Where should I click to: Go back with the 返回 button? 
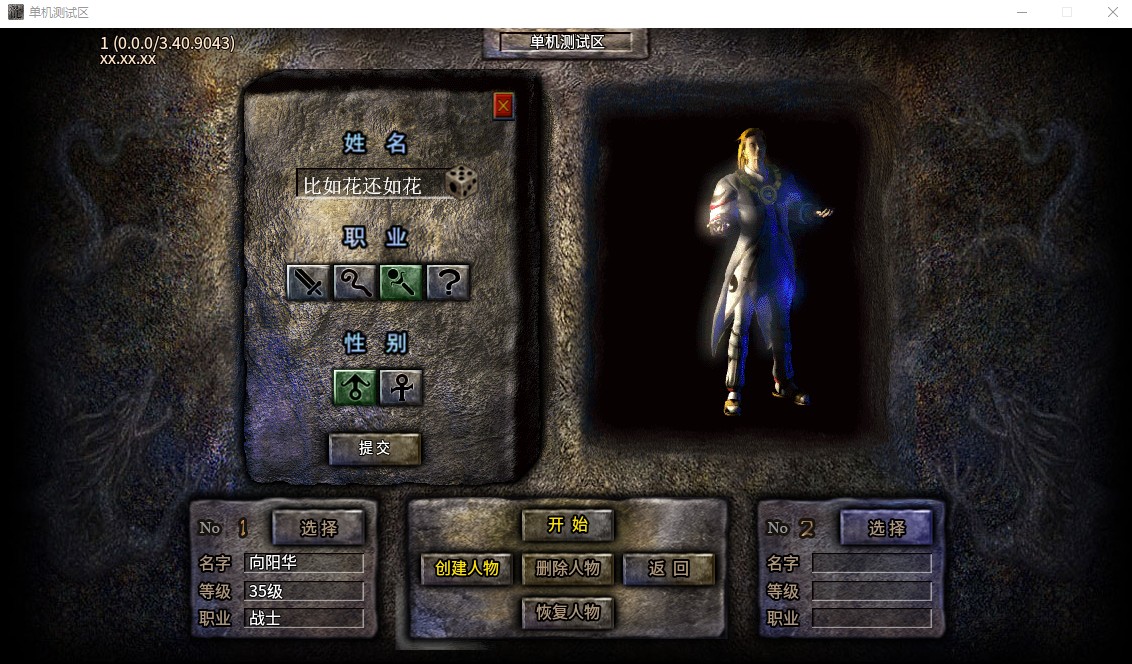pyautogui.click(x=669, y=568)
